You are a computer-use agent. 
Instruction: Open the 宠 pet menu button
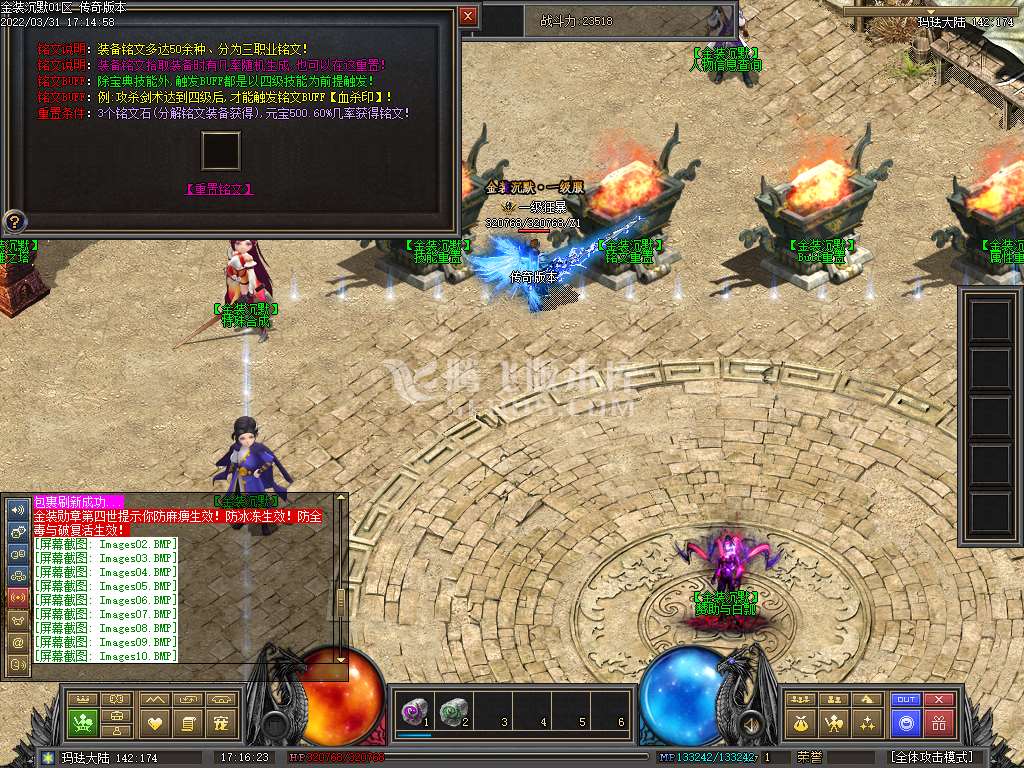tap(222, 722)
